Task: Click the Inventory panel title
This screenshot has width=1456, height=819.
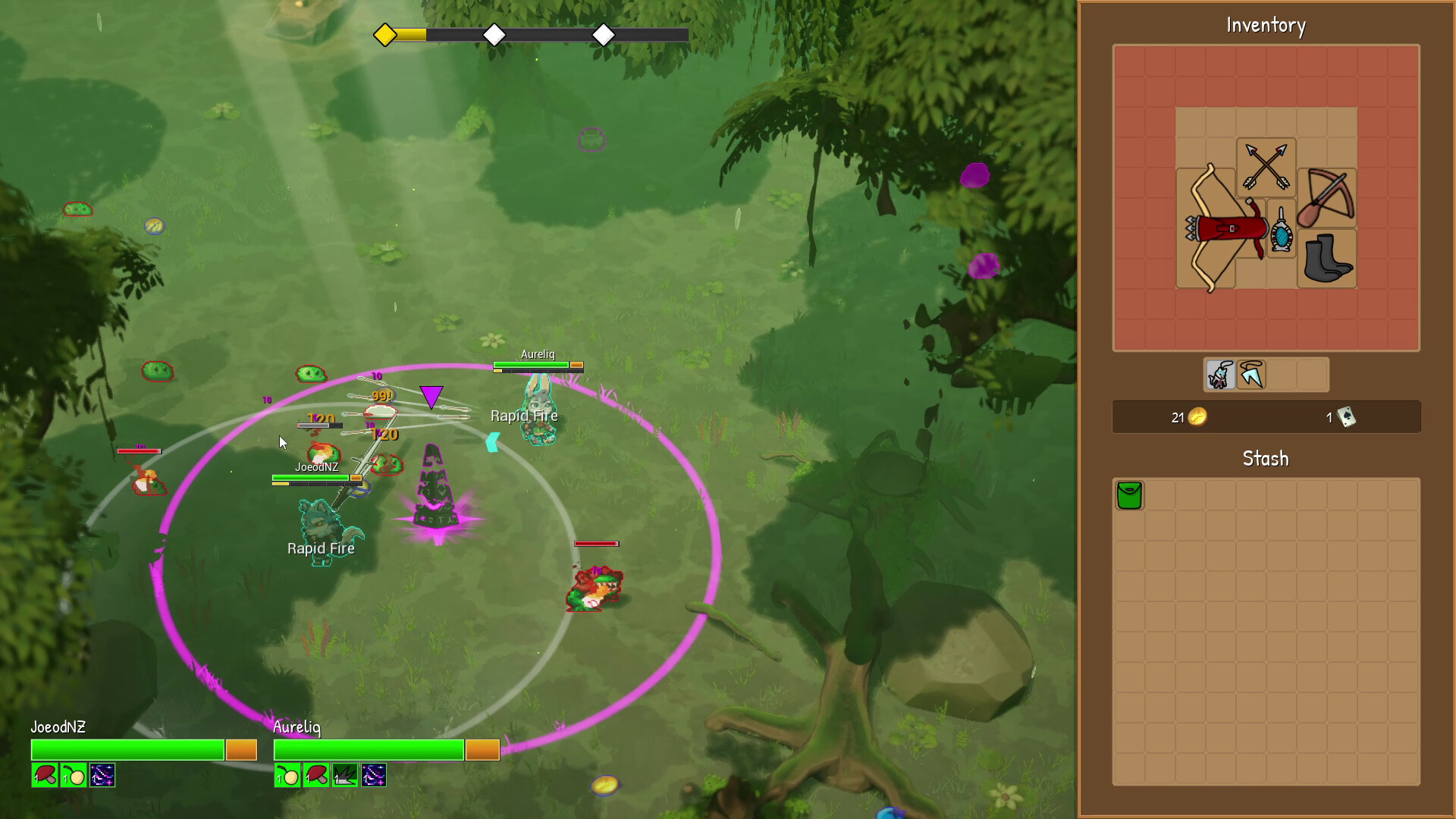Action: 1265,25
